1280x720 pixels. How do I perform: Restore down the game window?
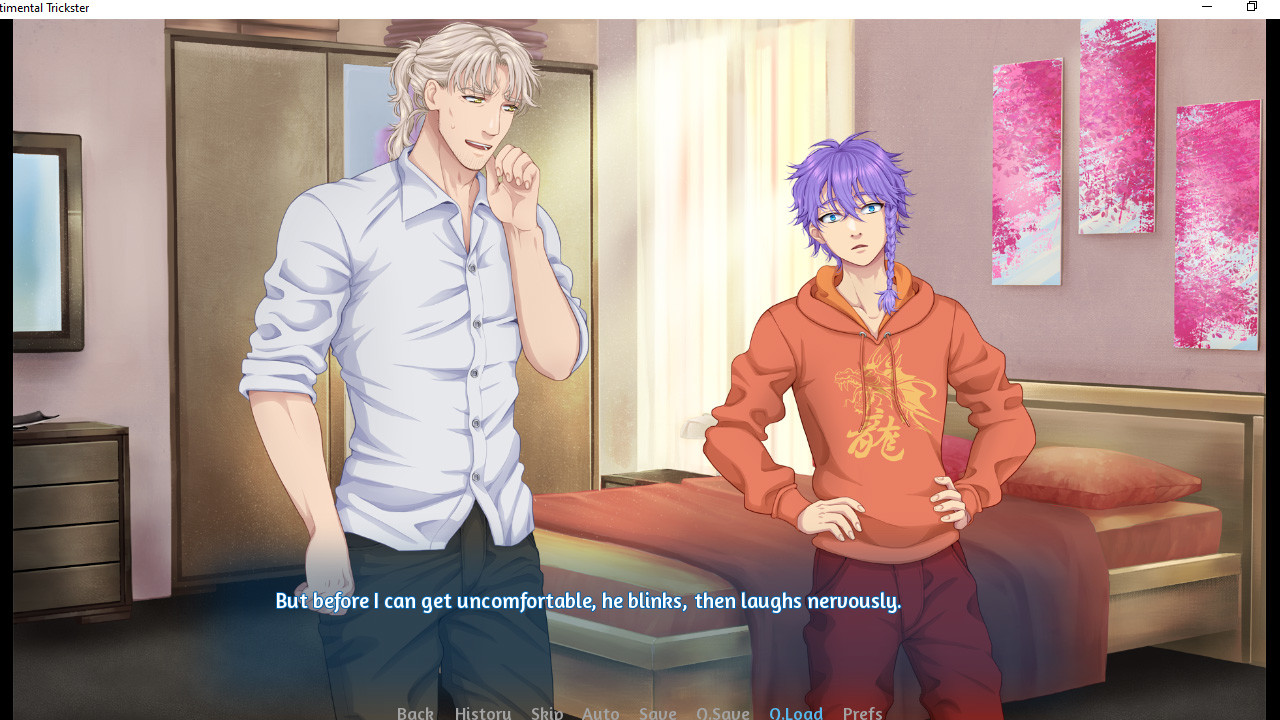click(1251, 8)
